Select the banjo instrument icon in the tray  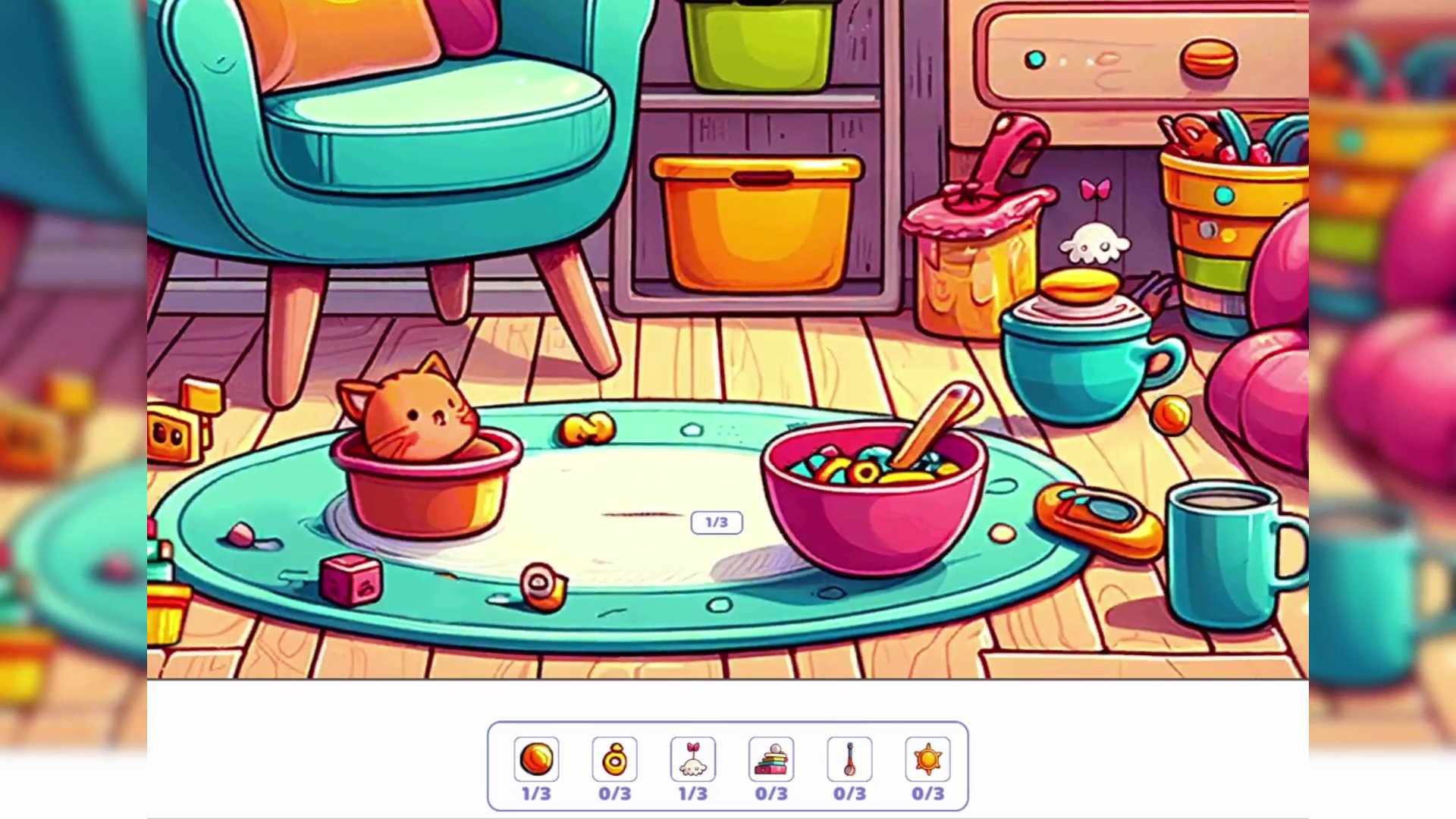click(849, 759)
